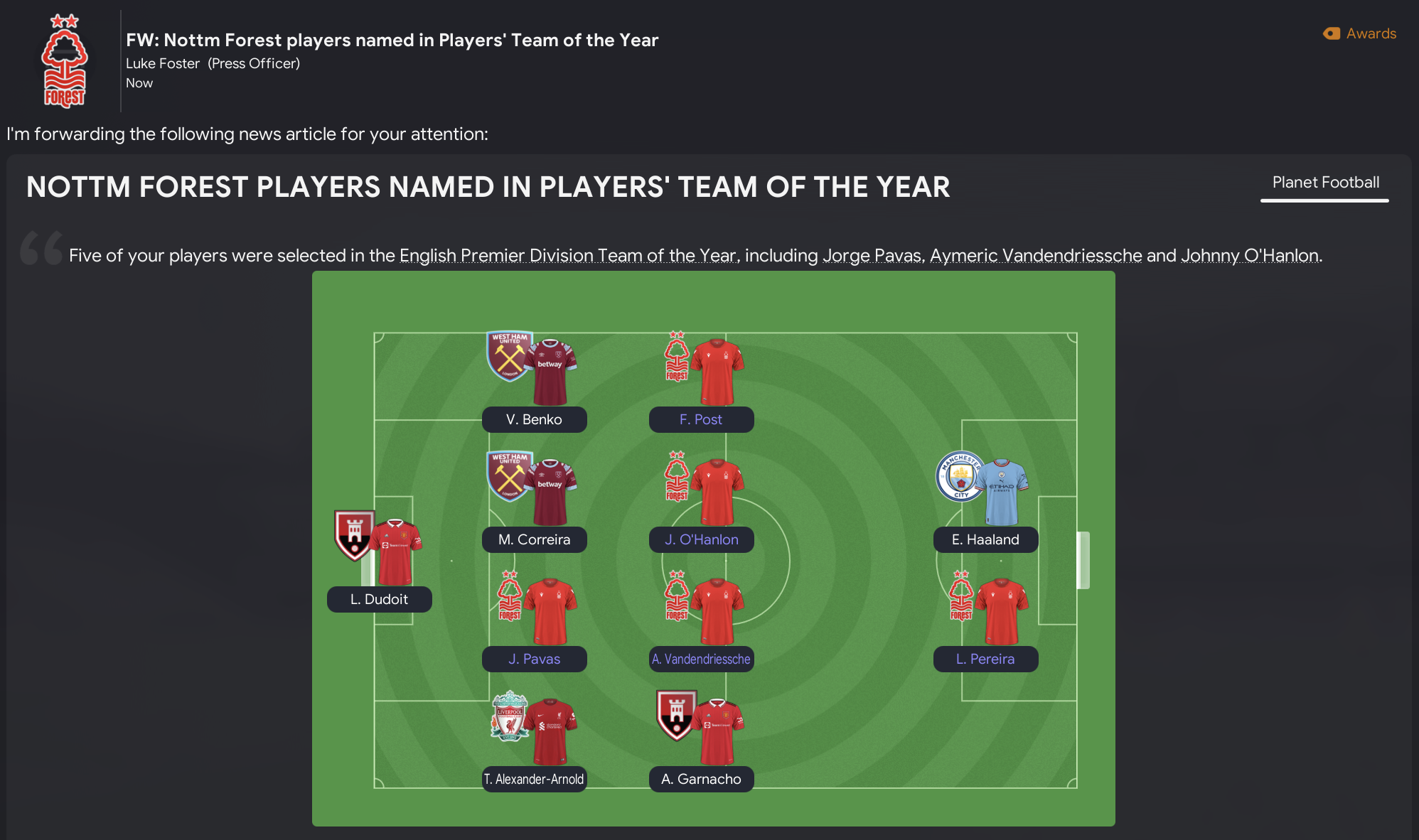Select J. O'Hanlon name label on pitch
The image size is (1419, 840).
701,539
